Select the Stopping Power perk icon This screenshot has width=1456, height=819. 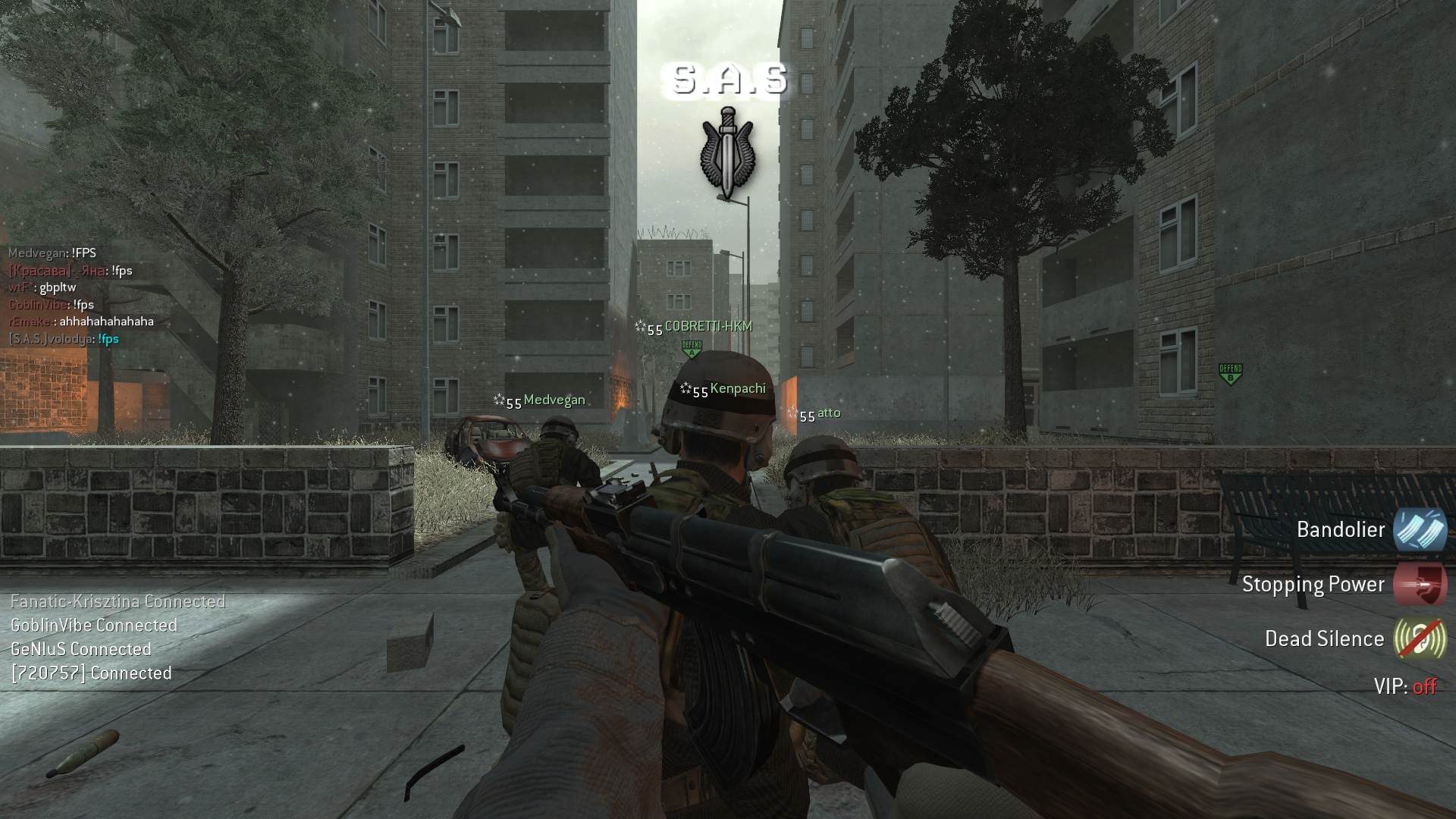click(x=1419, y=584)
